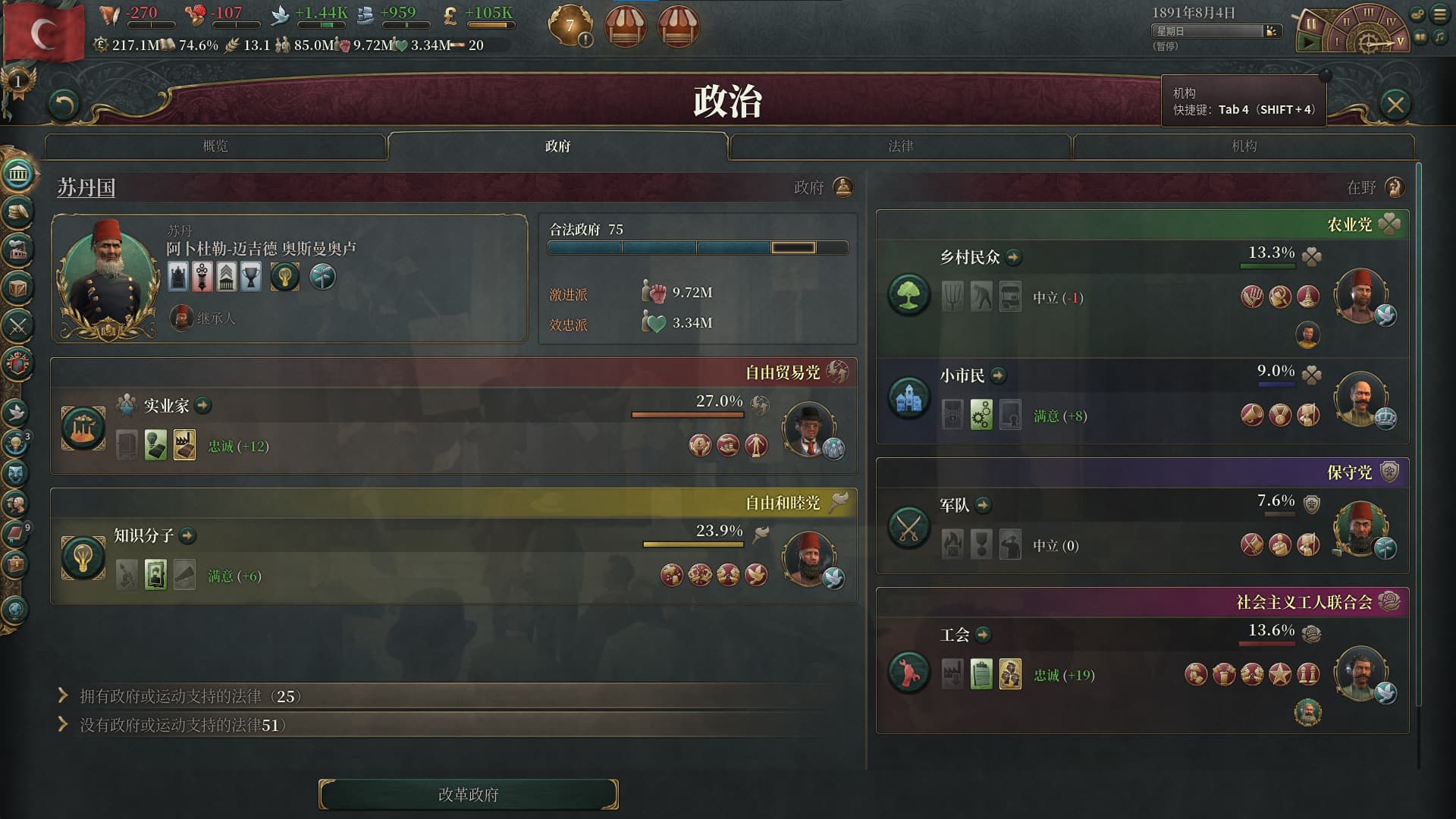The image size is (1456, 819).
Task: Open 工会 interest group details
Action: point(984,635)
